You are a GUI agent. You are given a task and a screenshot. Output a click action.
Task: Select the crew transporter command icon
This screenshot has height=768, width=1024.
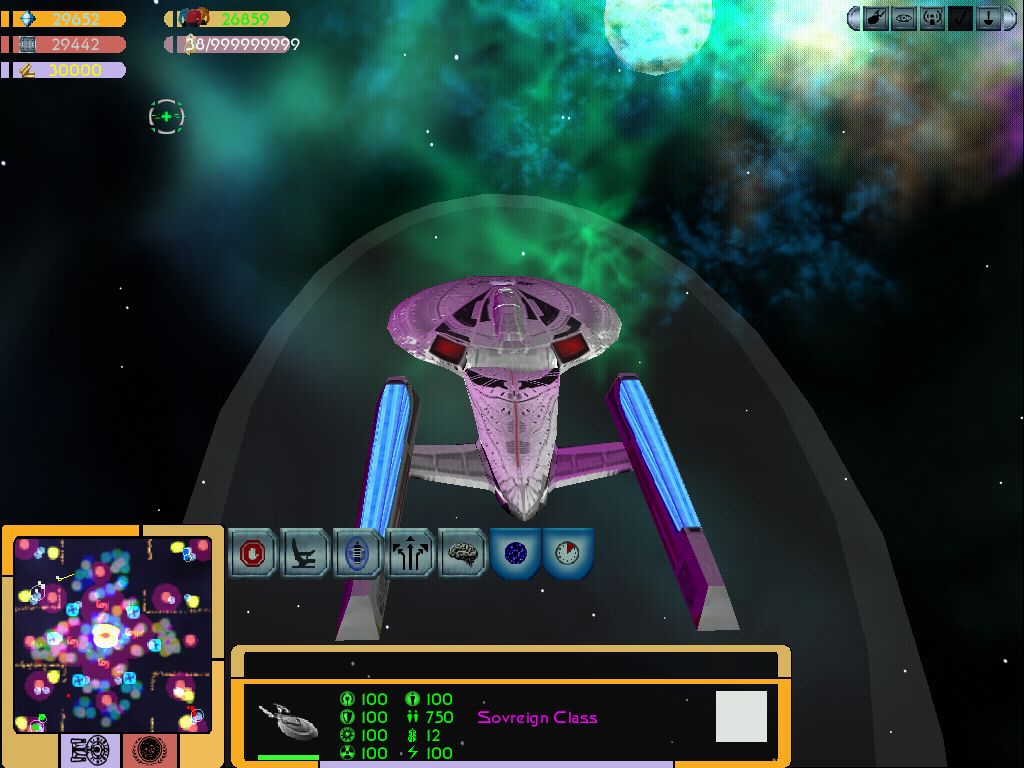tap(357, 553)
